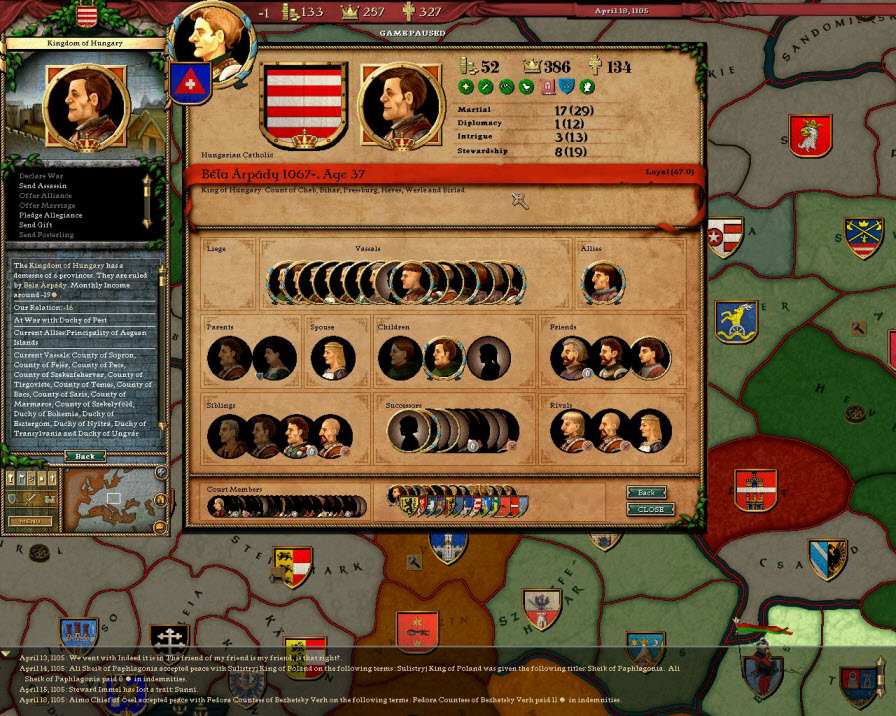Select the blonde woman rival portrait
Image resolution: width=896 pixels, height=716 pixels.
650,432
